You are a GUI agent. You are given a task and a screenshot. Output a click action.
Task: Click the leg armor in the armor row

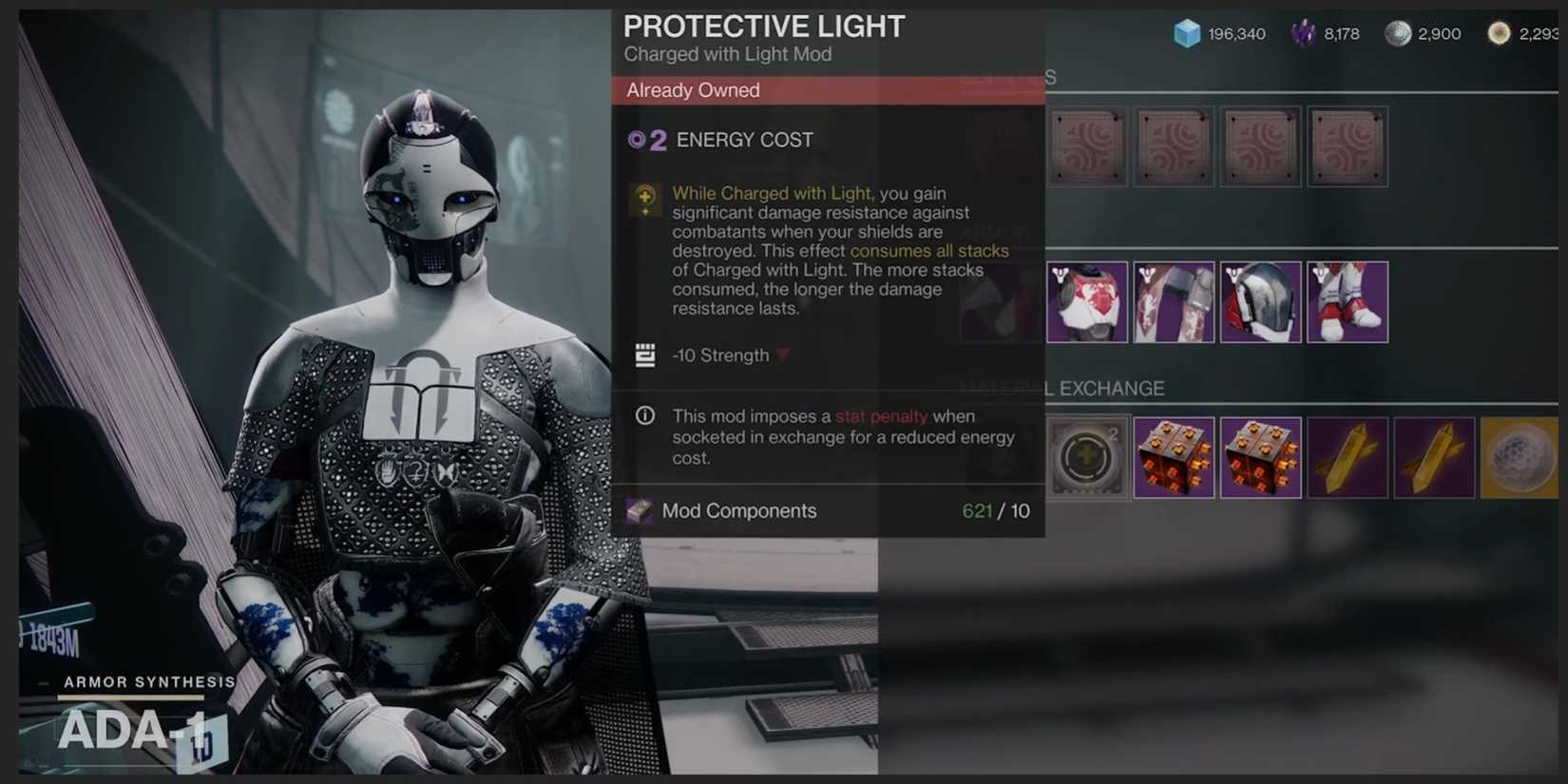[x=1348, y=302]
